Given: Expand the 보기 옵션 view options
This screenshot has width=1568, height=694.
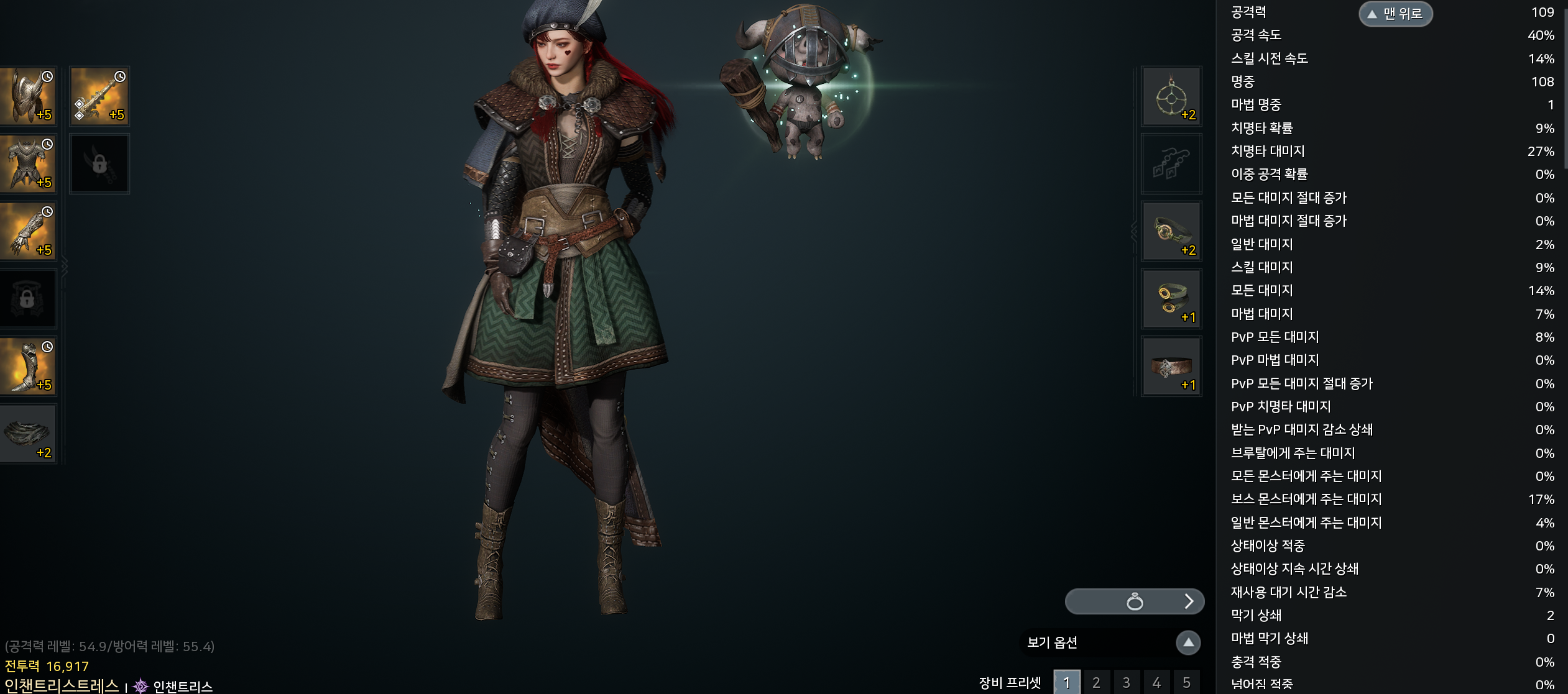Looking at the screenshot, I should click(1188, 642).
